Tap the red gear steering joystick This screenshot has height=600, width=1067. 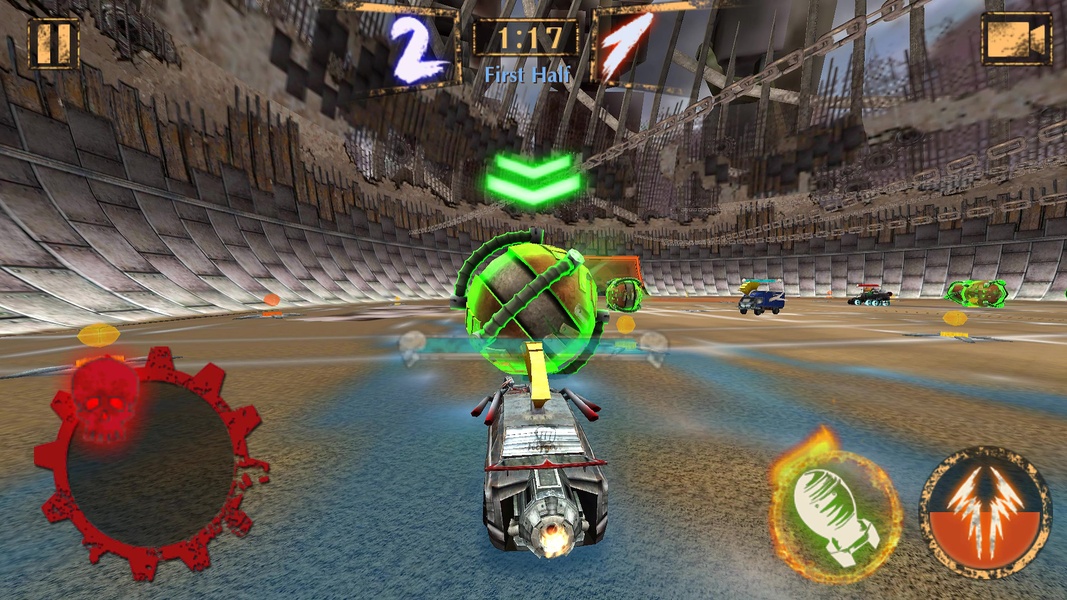pyautogui.click(x=149, y=463)
